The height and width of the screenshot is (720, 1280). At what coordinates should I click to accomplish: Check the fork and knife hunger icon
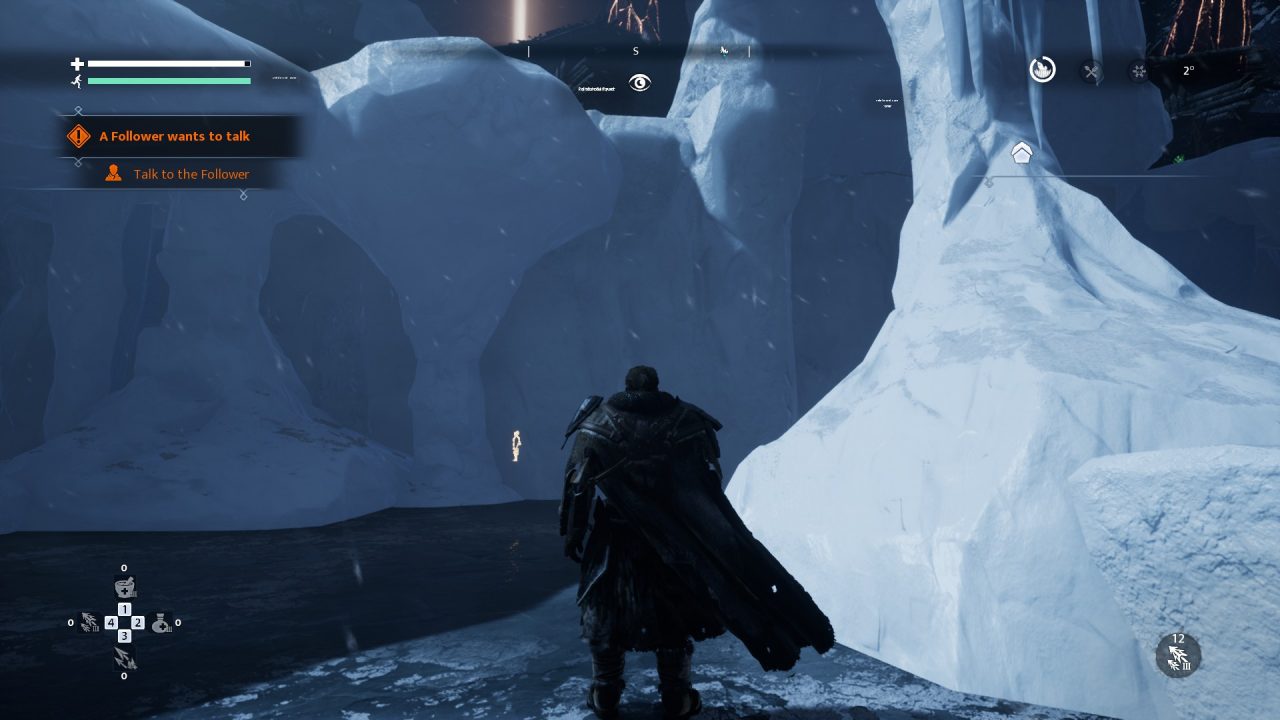pos(1091,71)
